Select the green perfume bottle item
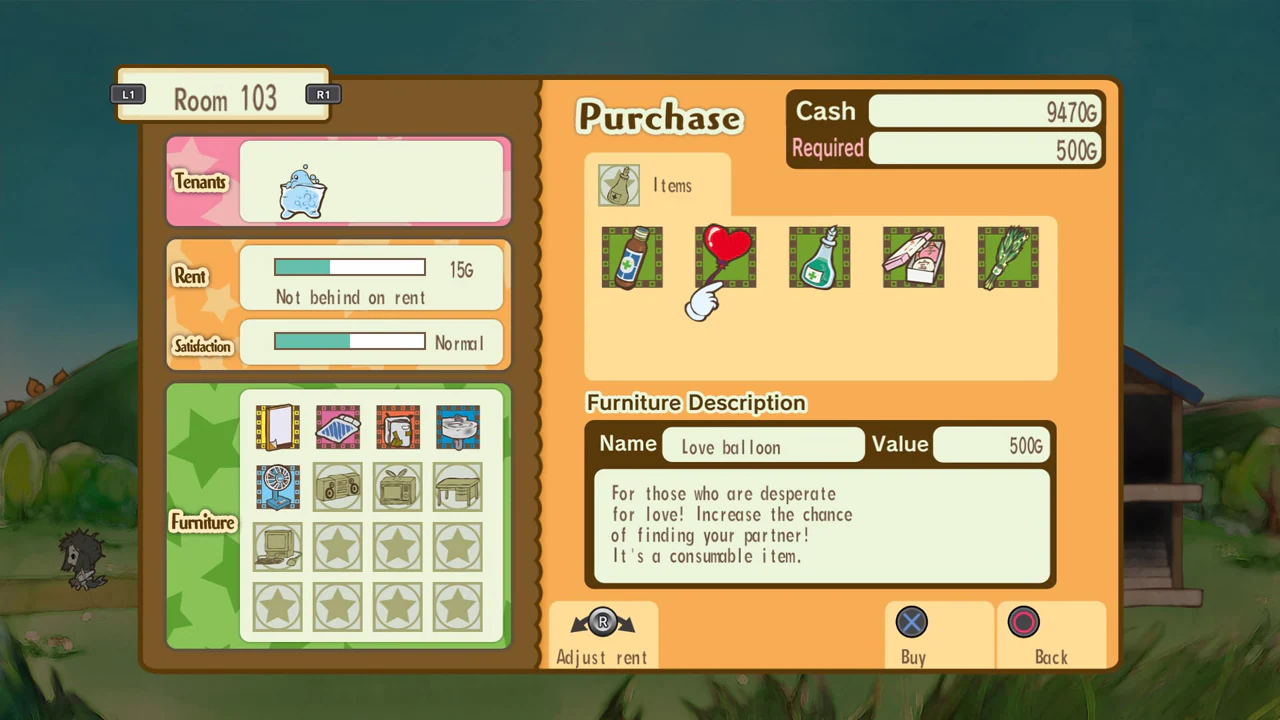The height and width of the screenshot is (720, 1280). 819,256
